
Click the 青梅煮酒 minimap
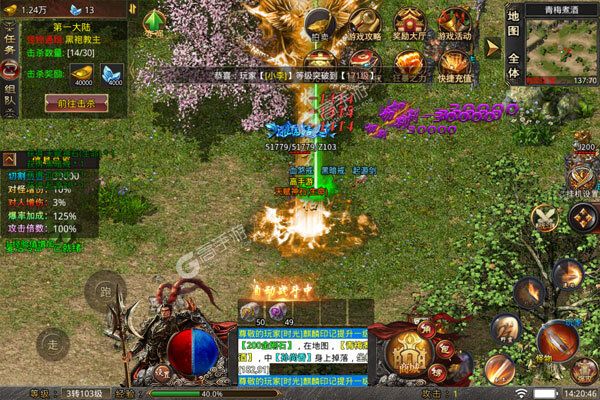tap(562, 45)
